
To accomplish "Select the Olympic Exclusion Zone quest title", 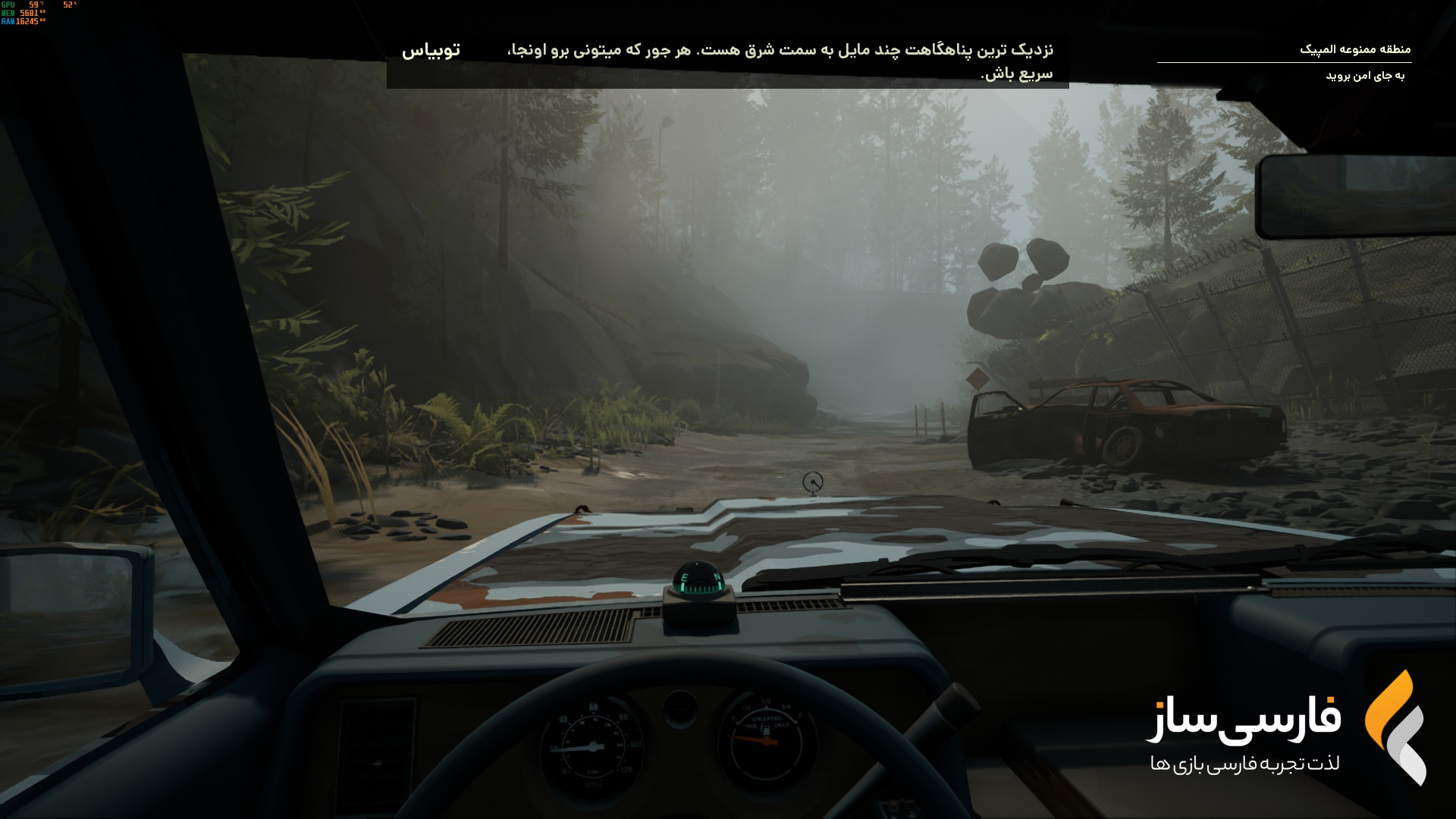I will coord(1354,49).
